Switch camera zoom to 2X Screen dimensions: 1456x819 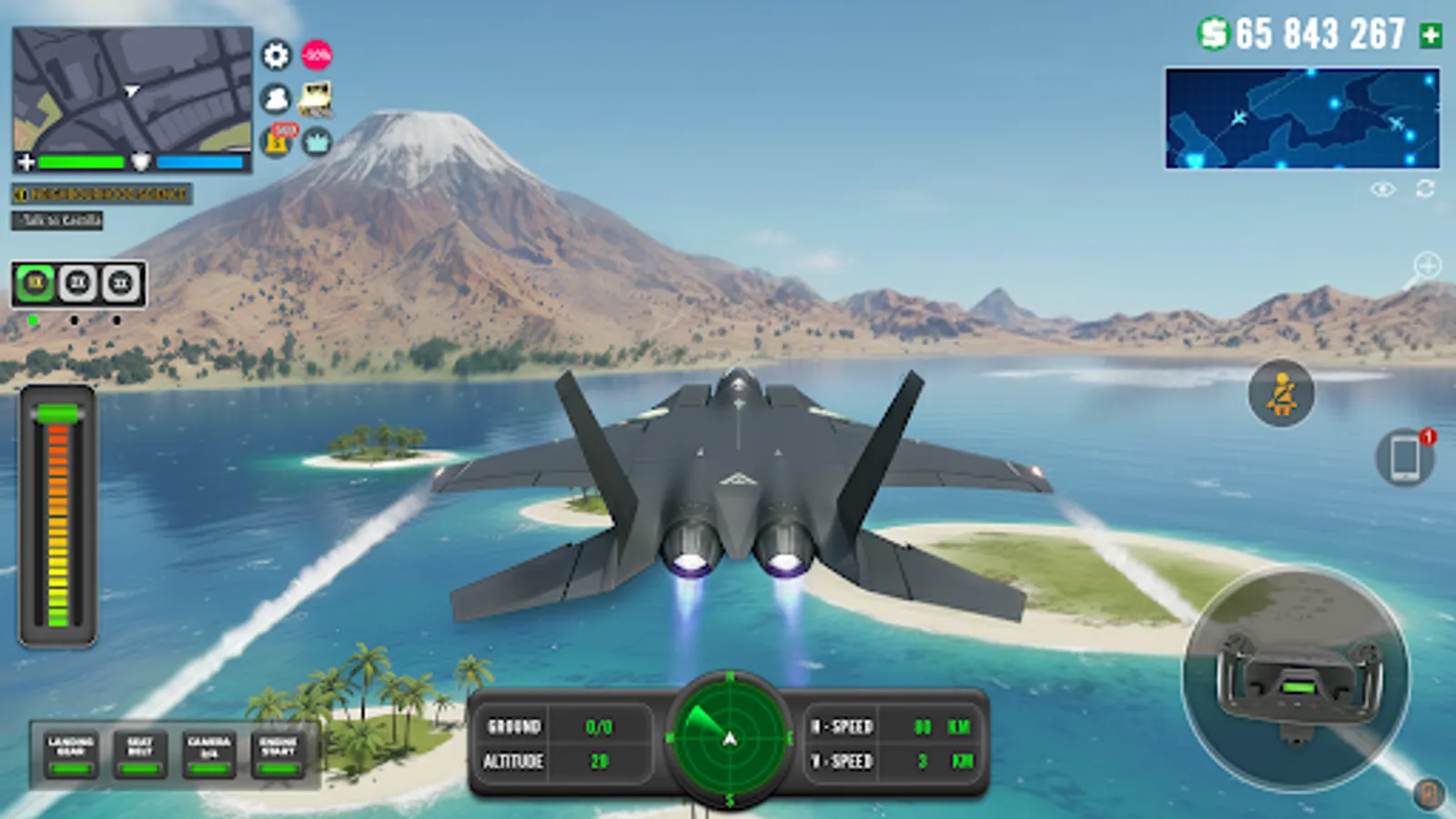pos(76,283)
